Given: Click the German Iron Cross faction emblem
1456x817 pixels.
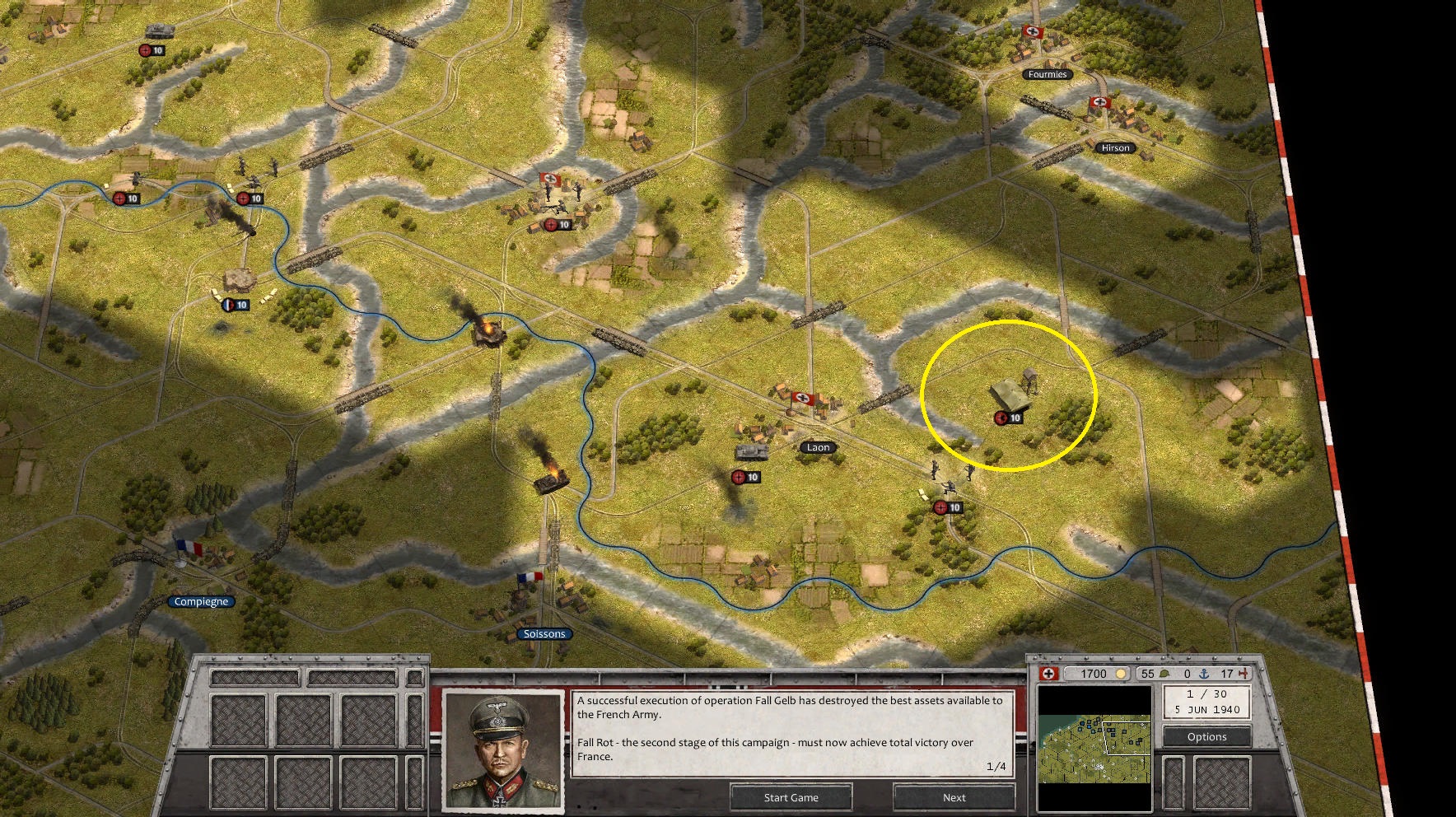Looking at the screenshot, I should pos(1047,674).
